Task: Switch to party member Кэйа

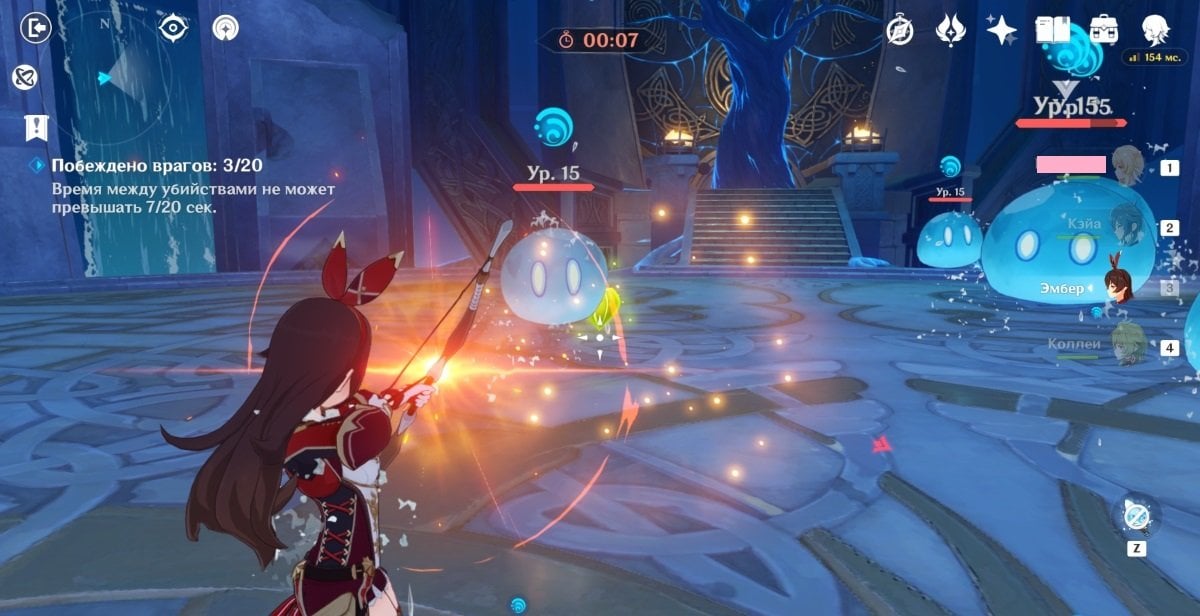Action: point(1126,227)
